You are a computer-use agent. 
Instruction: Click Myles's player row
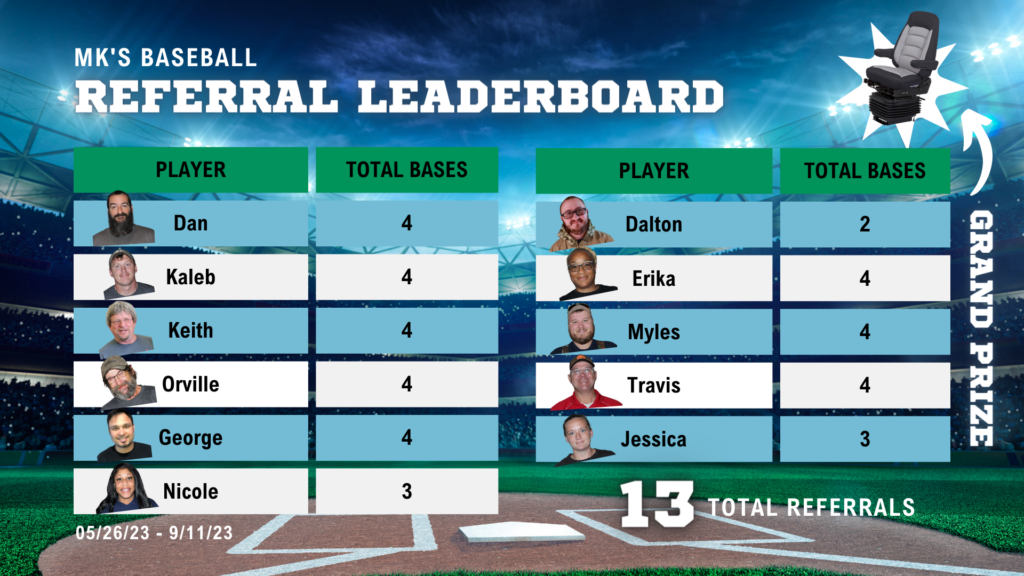coord(653,331)
